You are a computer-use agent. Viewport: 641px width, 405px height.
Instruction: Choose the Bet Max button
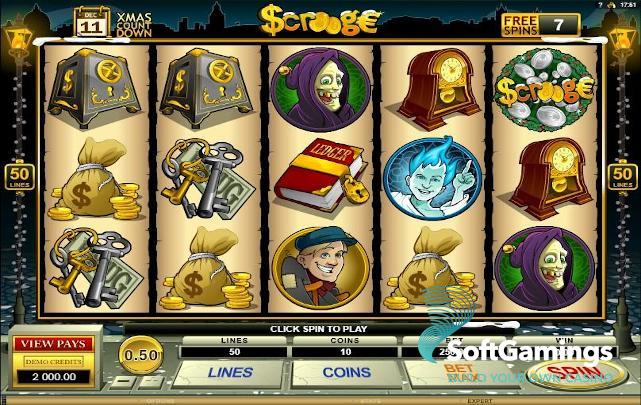pyautogui.click(x=460, y=370)
